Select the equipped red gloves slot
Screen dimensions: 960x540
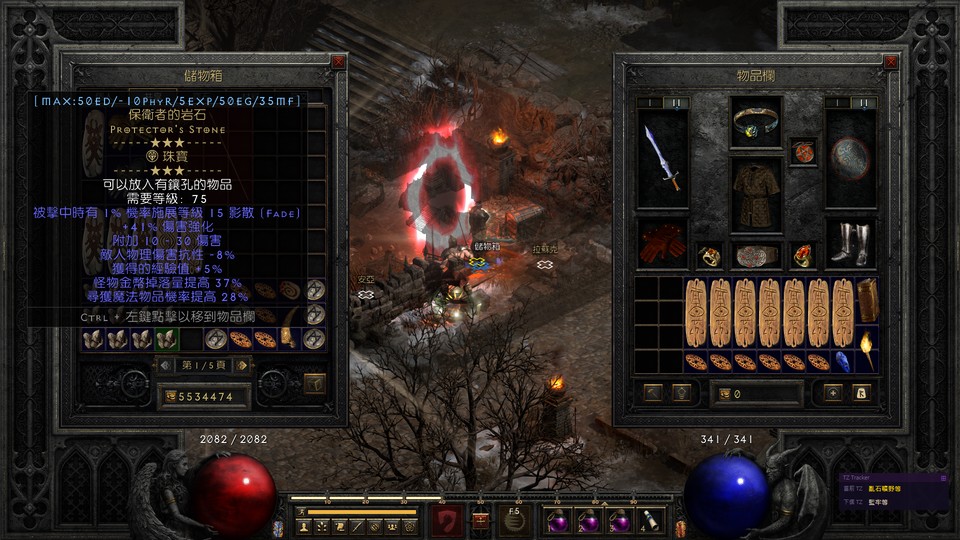662,244
